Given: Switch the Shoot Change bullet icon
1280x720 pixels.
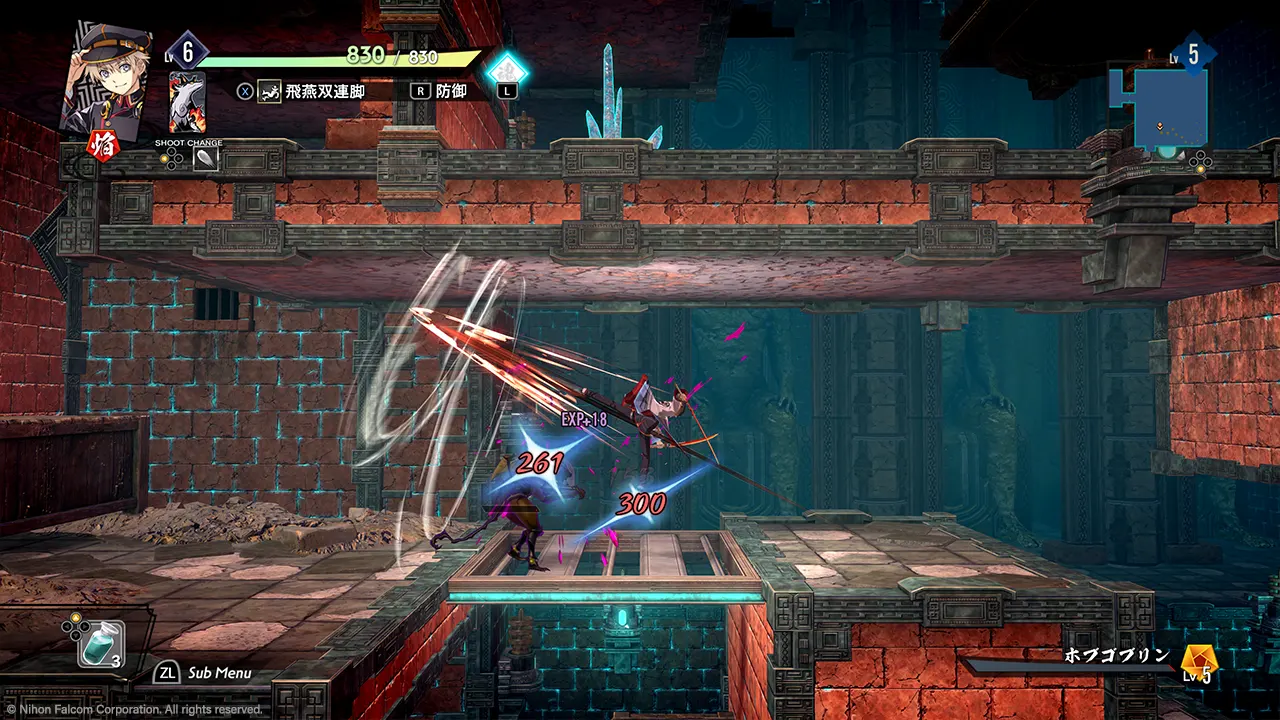Looking at the screenshot, I should click(x=204, y=160).
